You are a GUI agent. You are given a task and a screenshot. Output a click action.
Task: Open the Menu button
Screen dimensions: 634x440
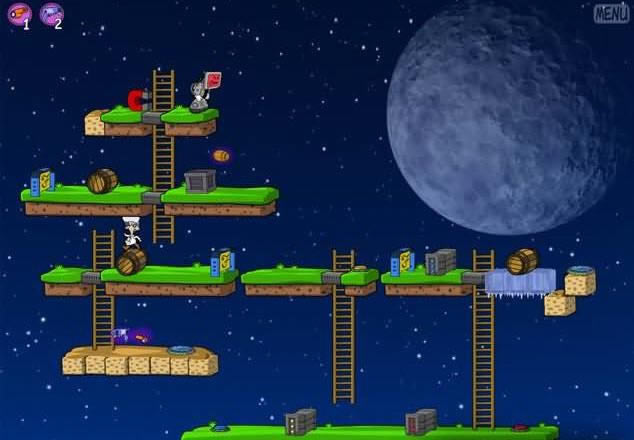pyautogui.click(x=611, y=13)
